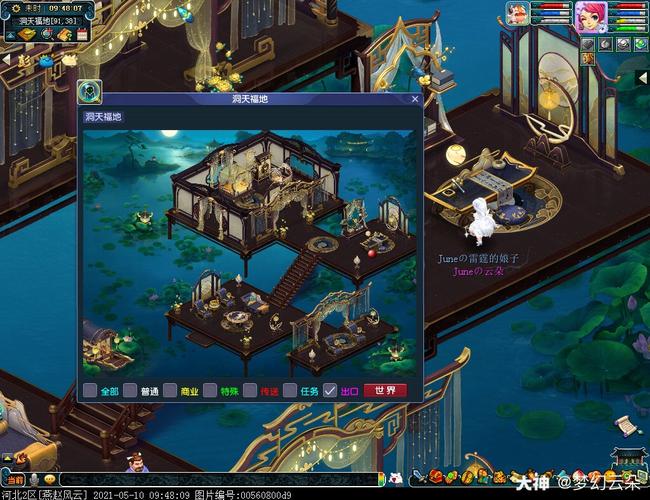Image resolution: width=650 pixels, height=500 pixels.
Task: Toggle the 普通 filter checkbox
Action: [x=130, y=391]
